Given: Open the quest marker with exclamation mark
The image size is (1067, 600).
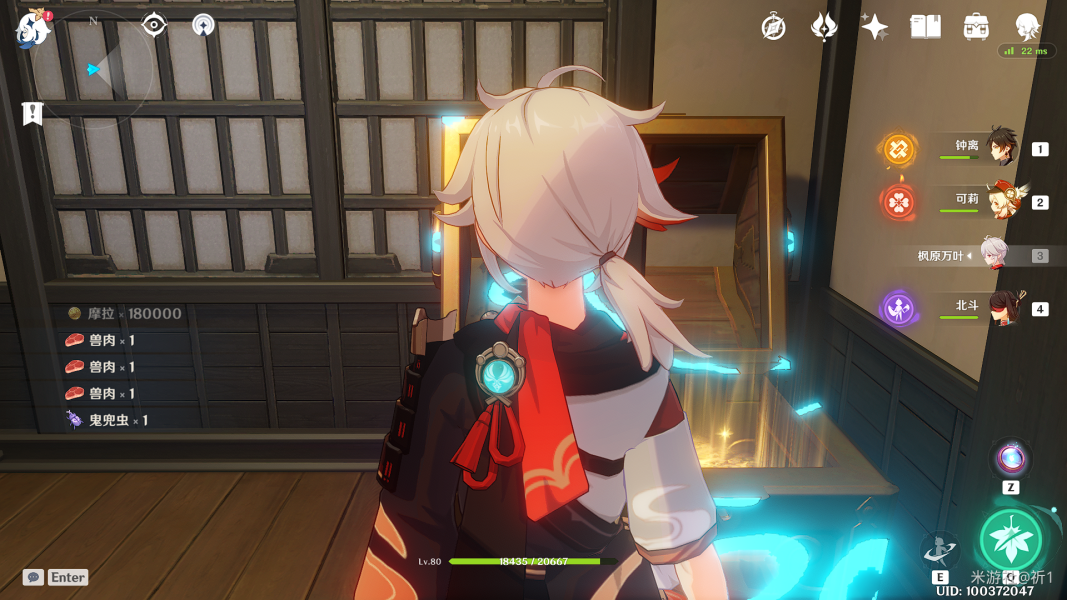Looking at the screenshot, I should [x=33, y=113].
